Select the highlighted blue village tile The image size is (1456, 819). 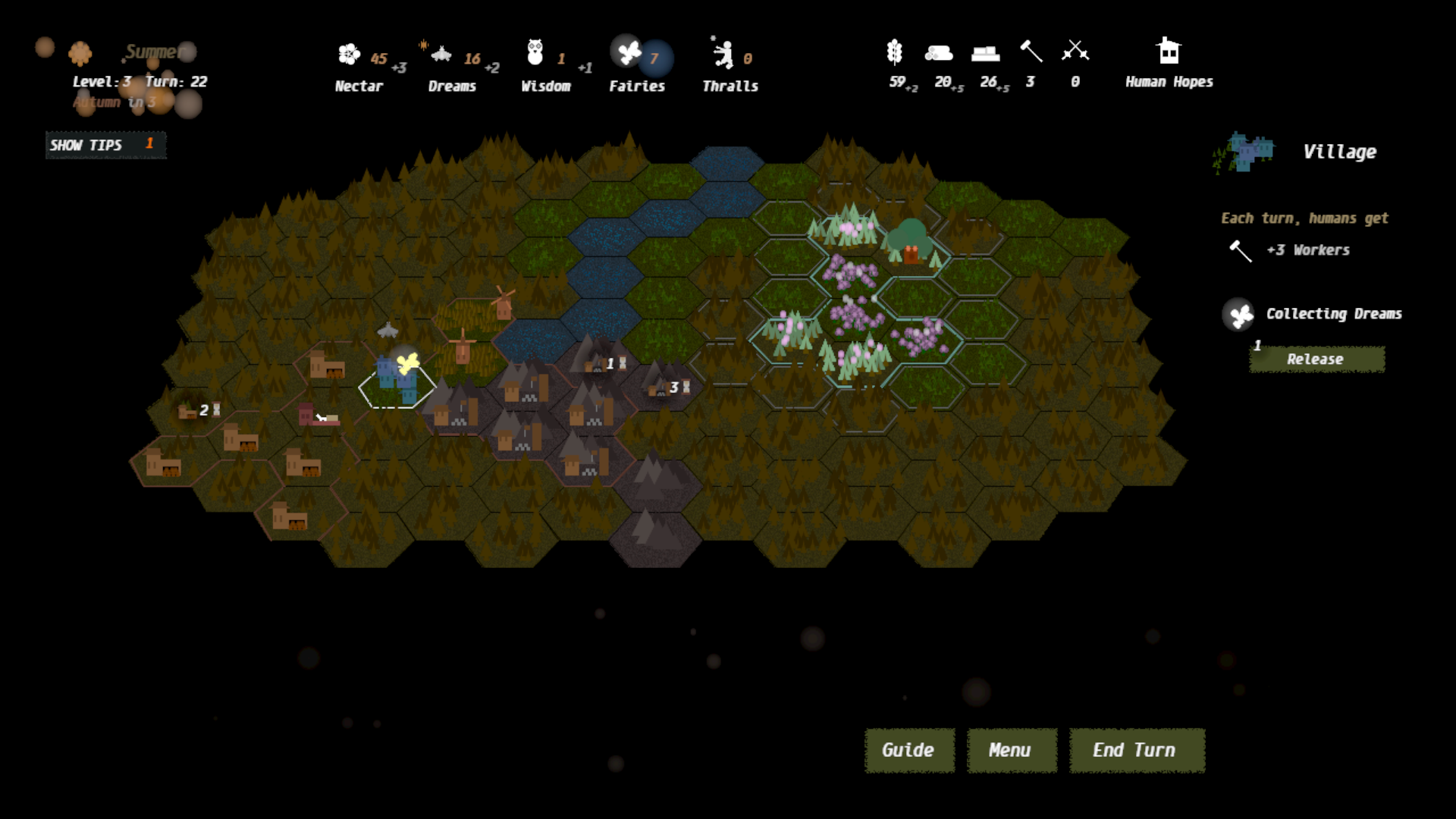click(397, 381)
